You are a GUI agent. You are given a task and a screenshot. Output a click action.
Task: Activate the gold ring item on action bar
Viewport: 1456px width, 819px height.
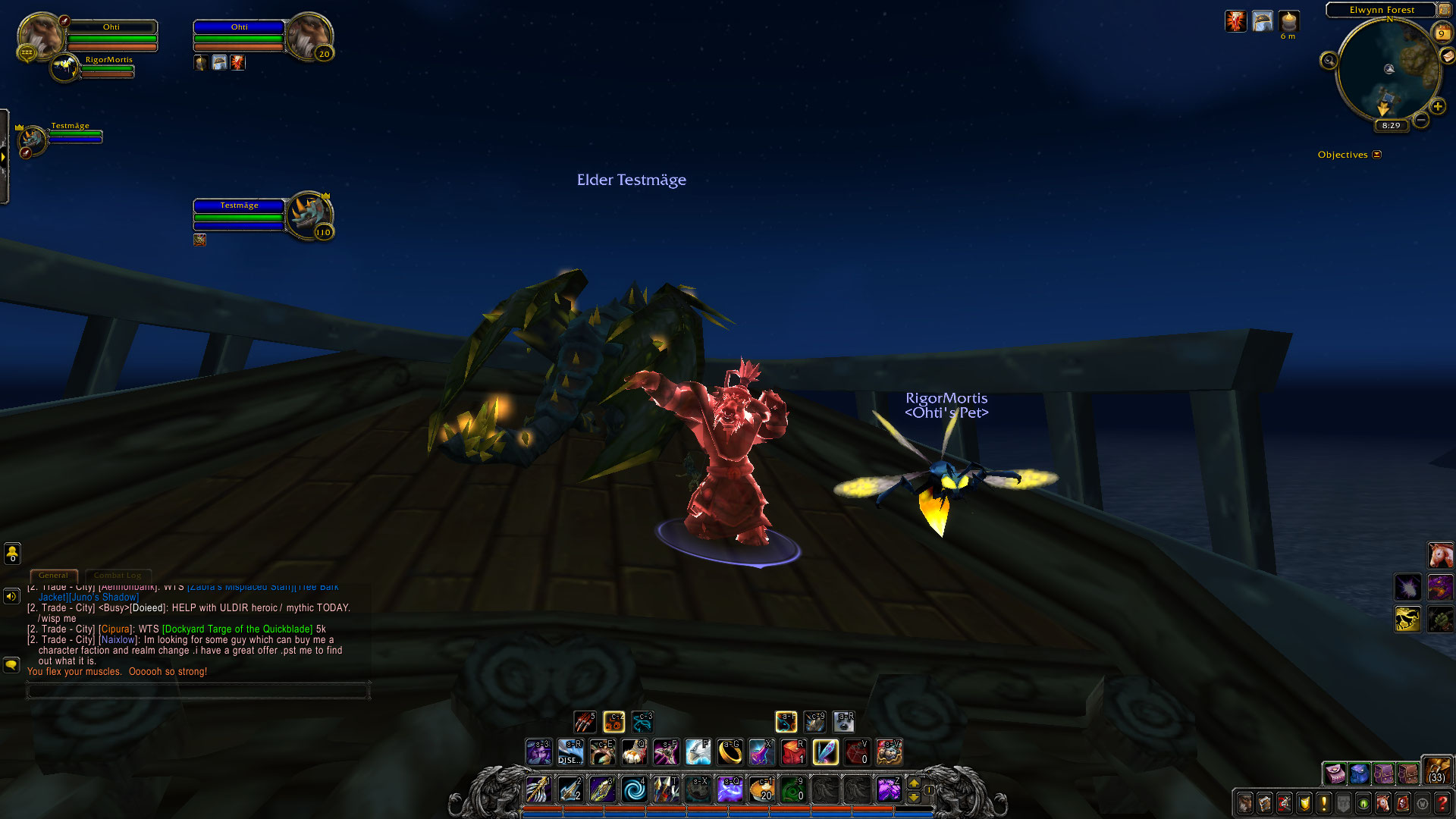coord(730,752)
